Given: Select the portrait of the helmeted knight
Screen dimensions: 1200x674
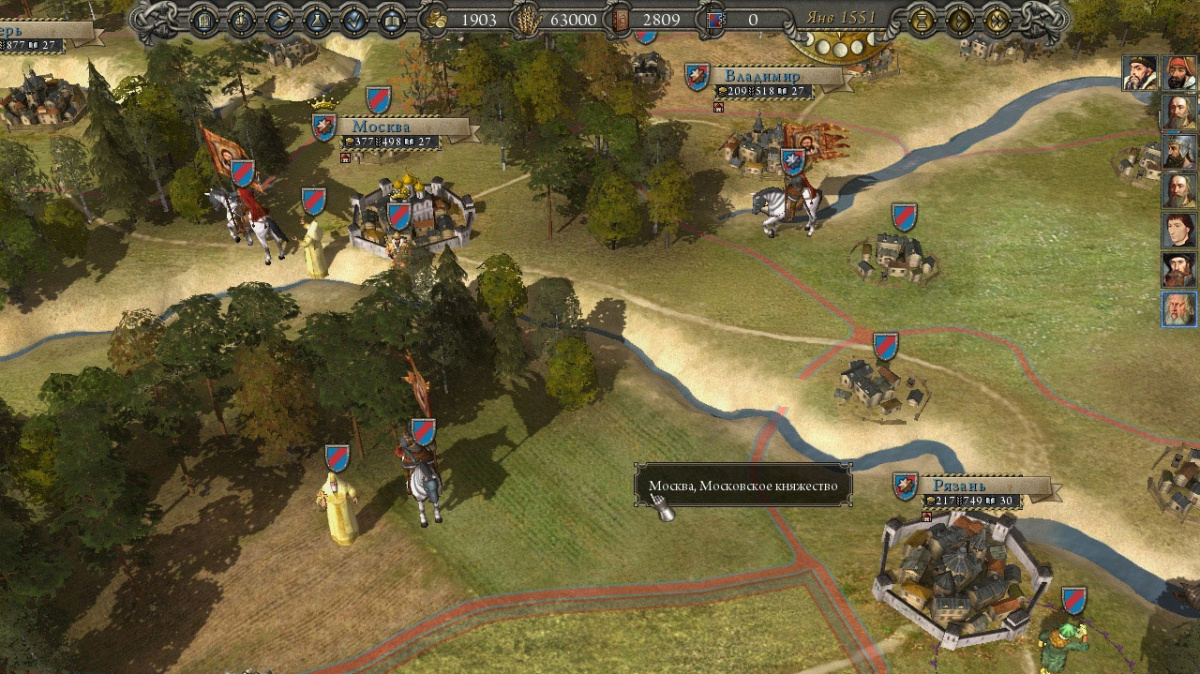Looking at the screenshot, I should (x=1179, y=152).
